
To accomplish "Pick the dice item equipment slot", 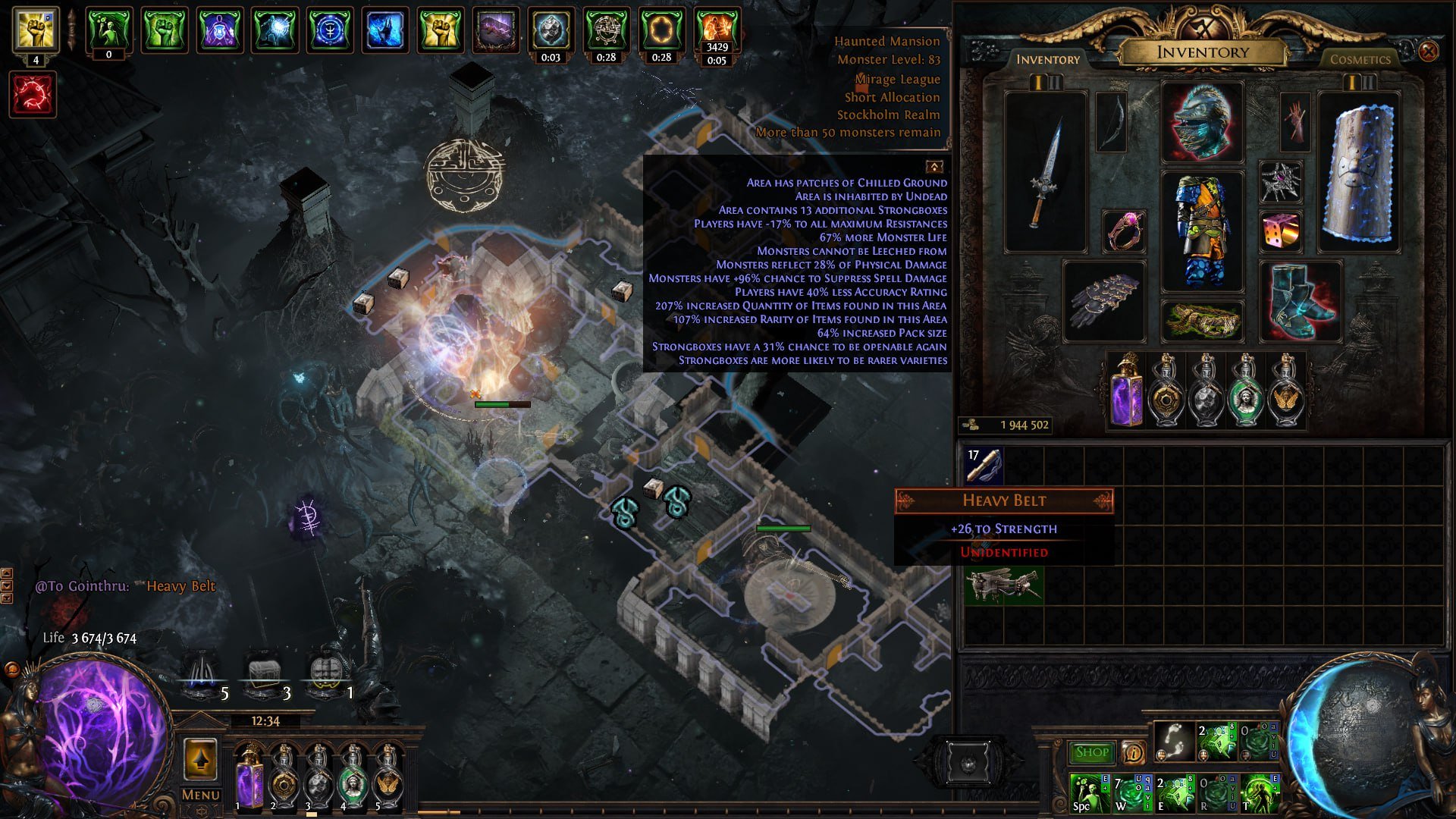I will [x=1281, y=231].
